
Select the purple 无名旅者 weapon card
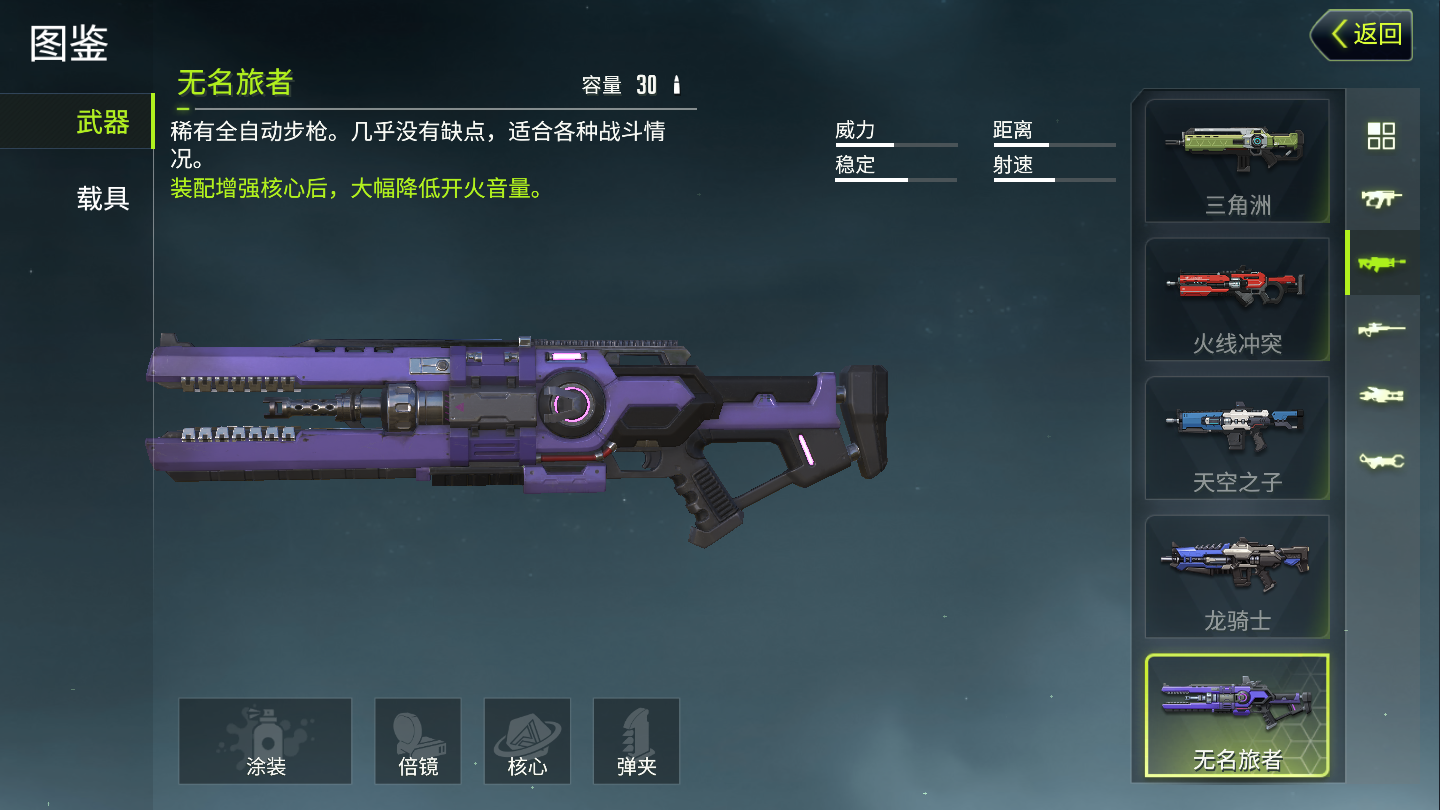(x=1237, y=715)
